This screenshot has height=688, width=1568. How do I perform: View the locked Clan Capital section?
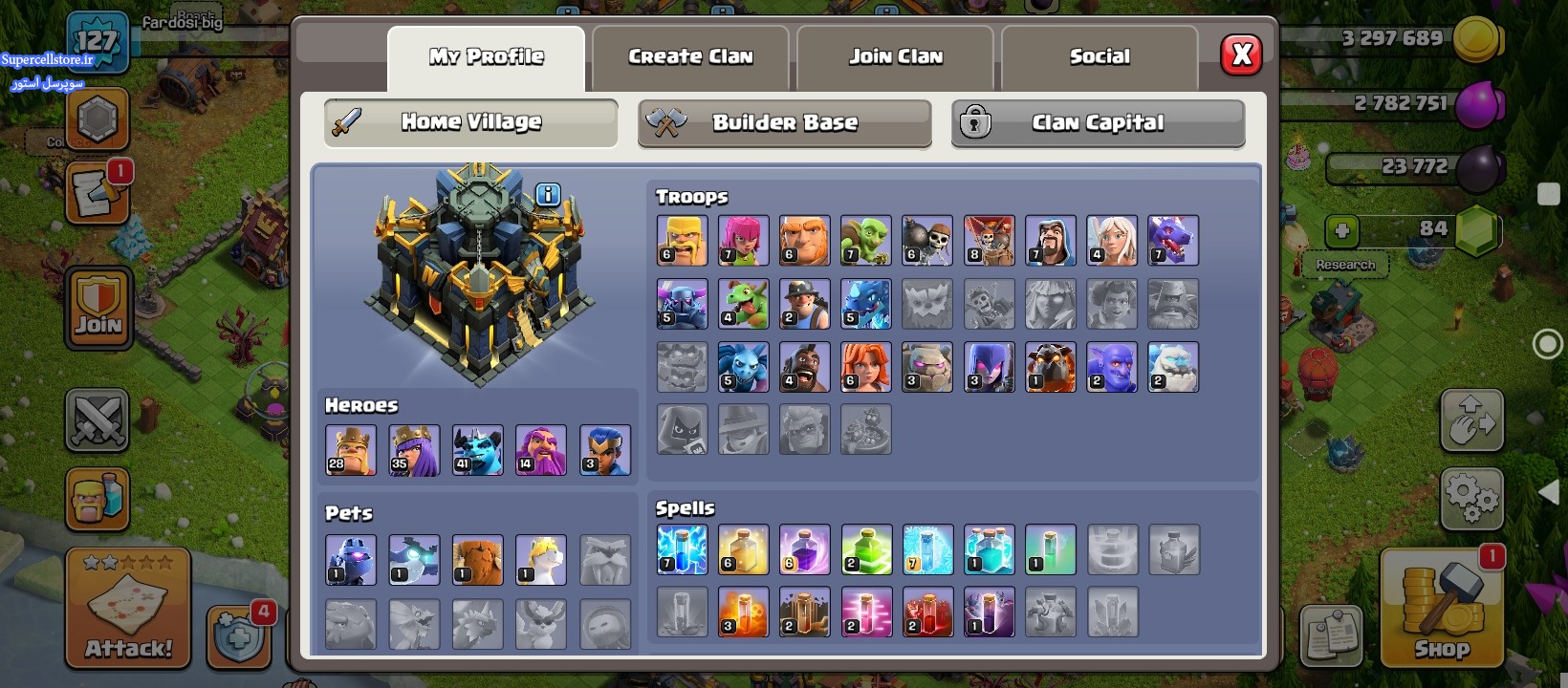(1098, 123)
